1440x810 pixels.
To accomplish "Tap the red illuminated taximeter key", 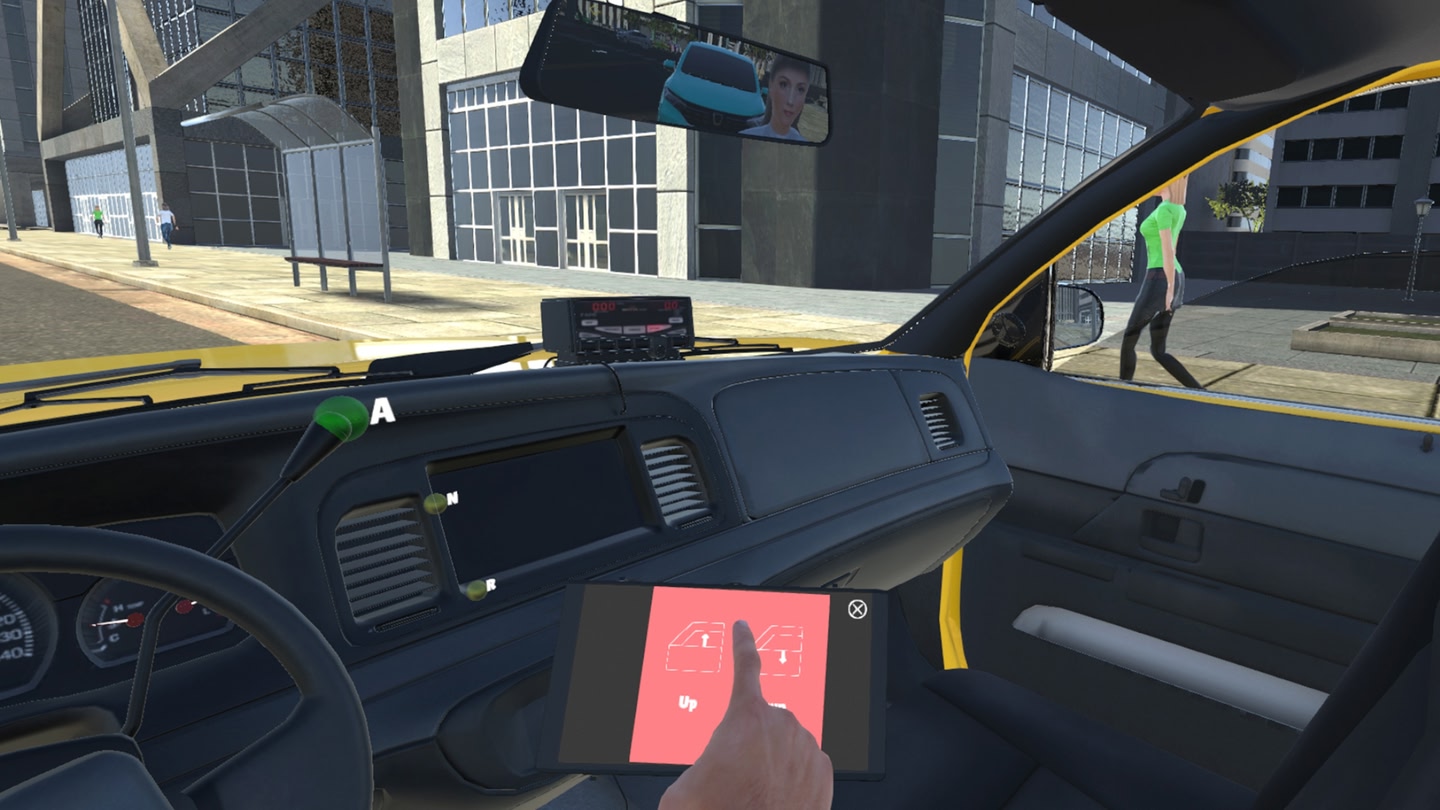I will [x=655, y=328].
